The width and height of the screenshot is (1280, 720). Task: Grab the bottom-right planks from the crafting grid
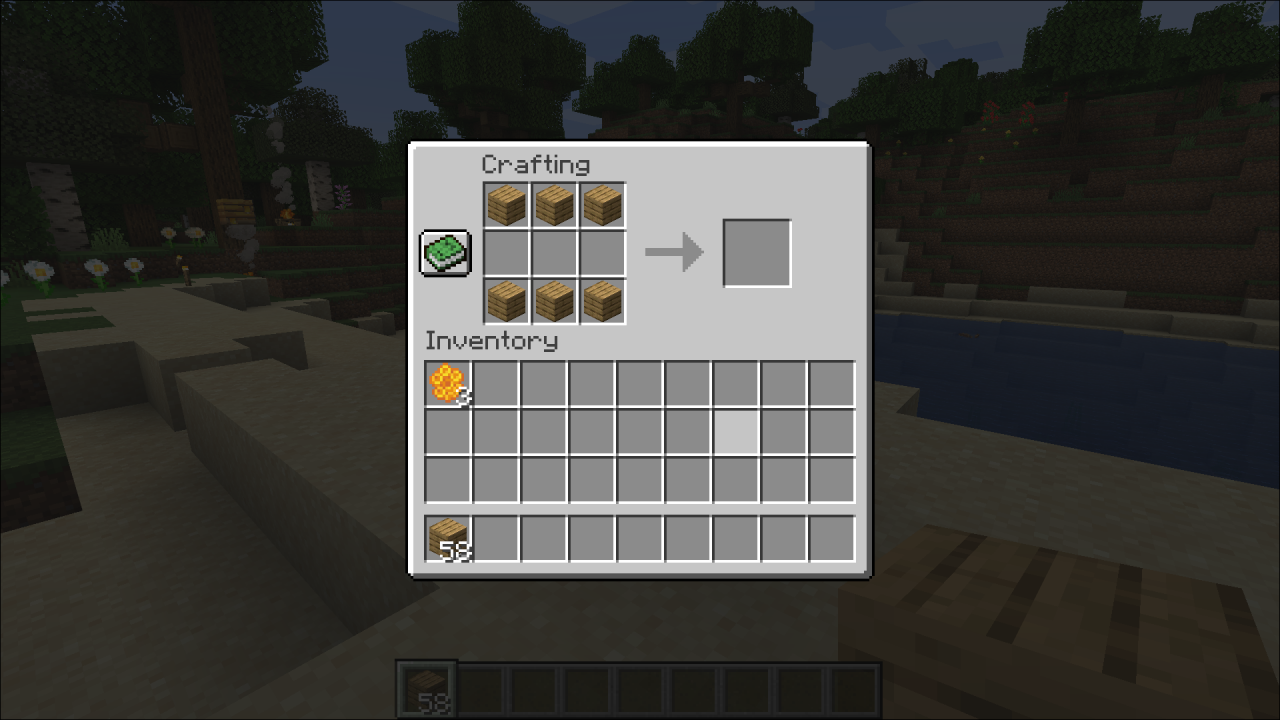click(x=602, y=300)
